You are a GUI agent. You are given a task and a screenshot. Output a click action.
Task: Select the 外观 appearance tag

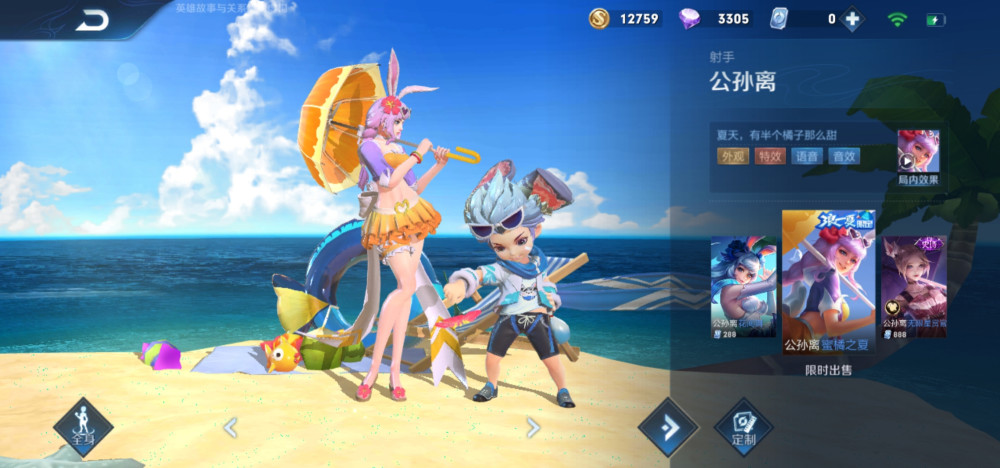point(732,156)
